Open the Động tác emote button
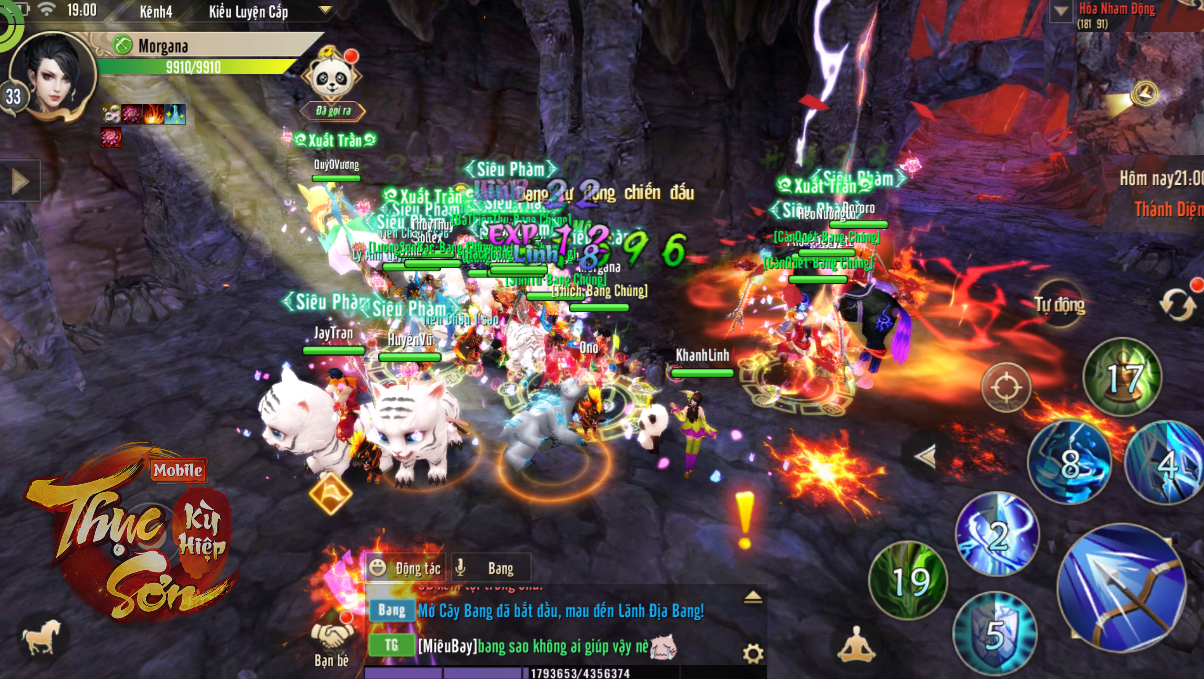 coord(405,568)
